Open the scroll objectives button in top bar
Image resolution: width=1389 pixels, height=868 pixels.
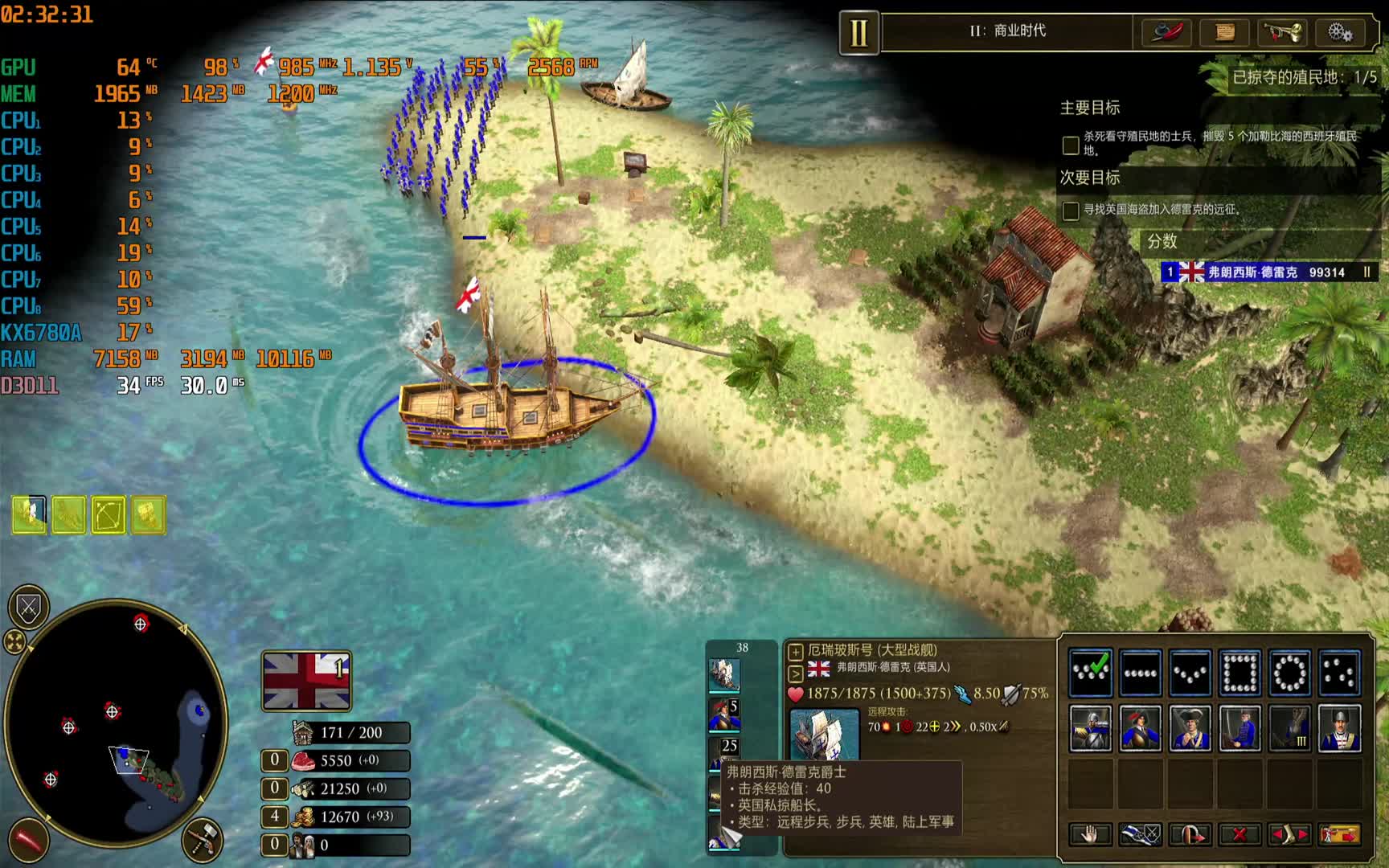(x=1224, y=33)
